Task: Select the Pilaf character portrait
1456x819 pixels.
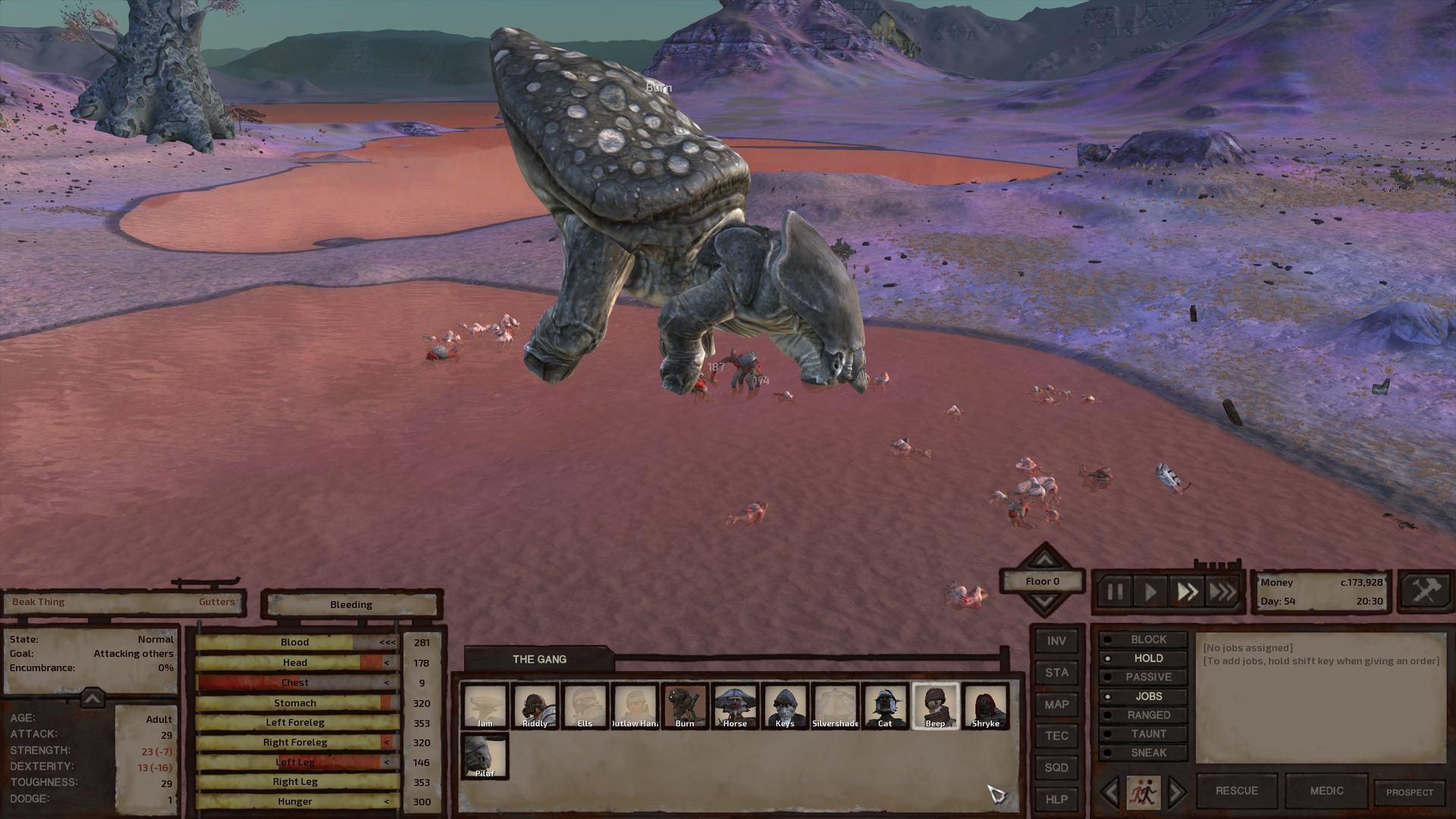Action: 485,756
